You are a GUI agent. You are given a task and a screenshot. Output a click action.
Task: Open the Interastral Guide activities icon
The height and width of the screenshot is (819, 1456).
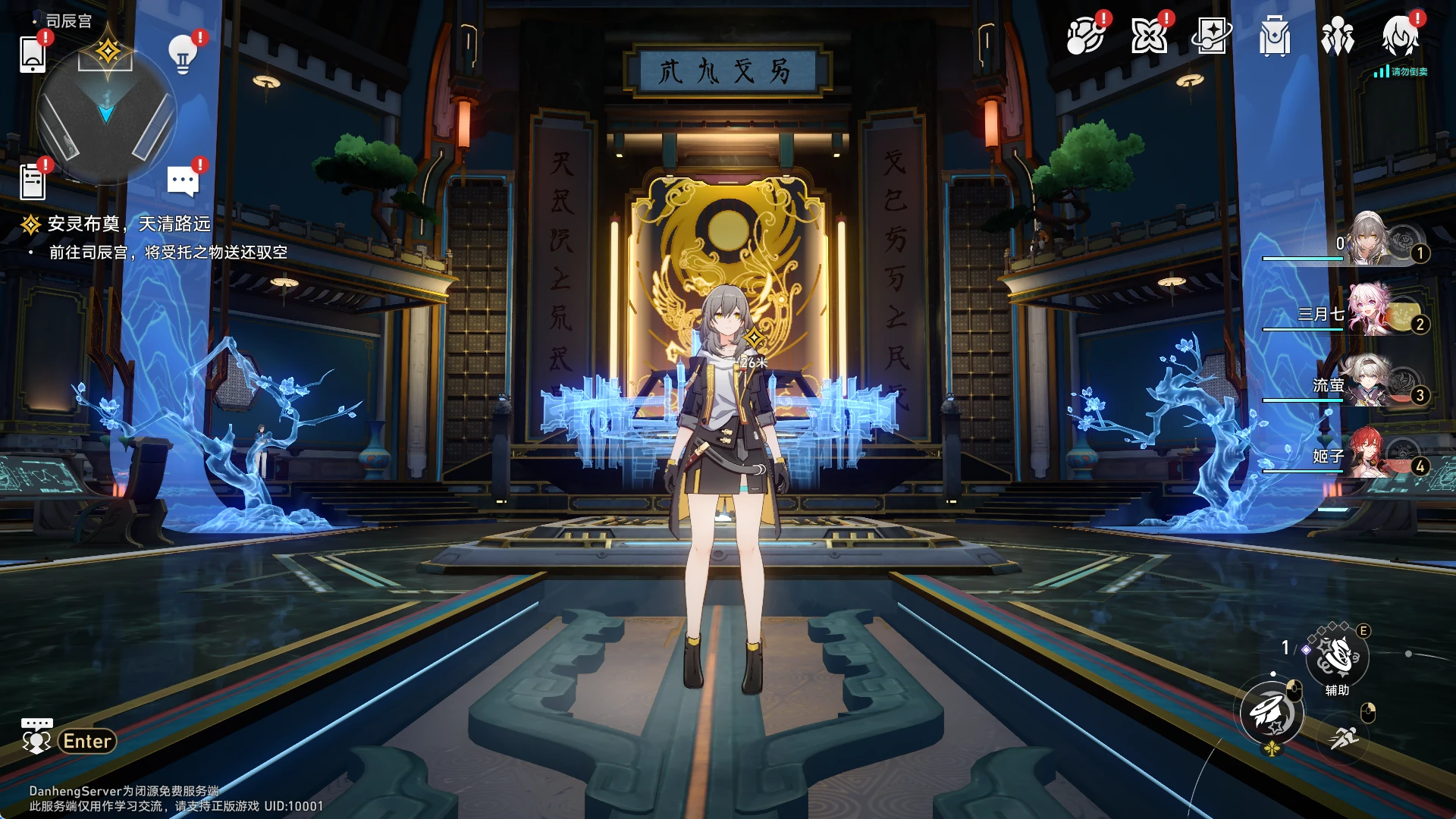pyautogui.click(x=1086, y=36)
